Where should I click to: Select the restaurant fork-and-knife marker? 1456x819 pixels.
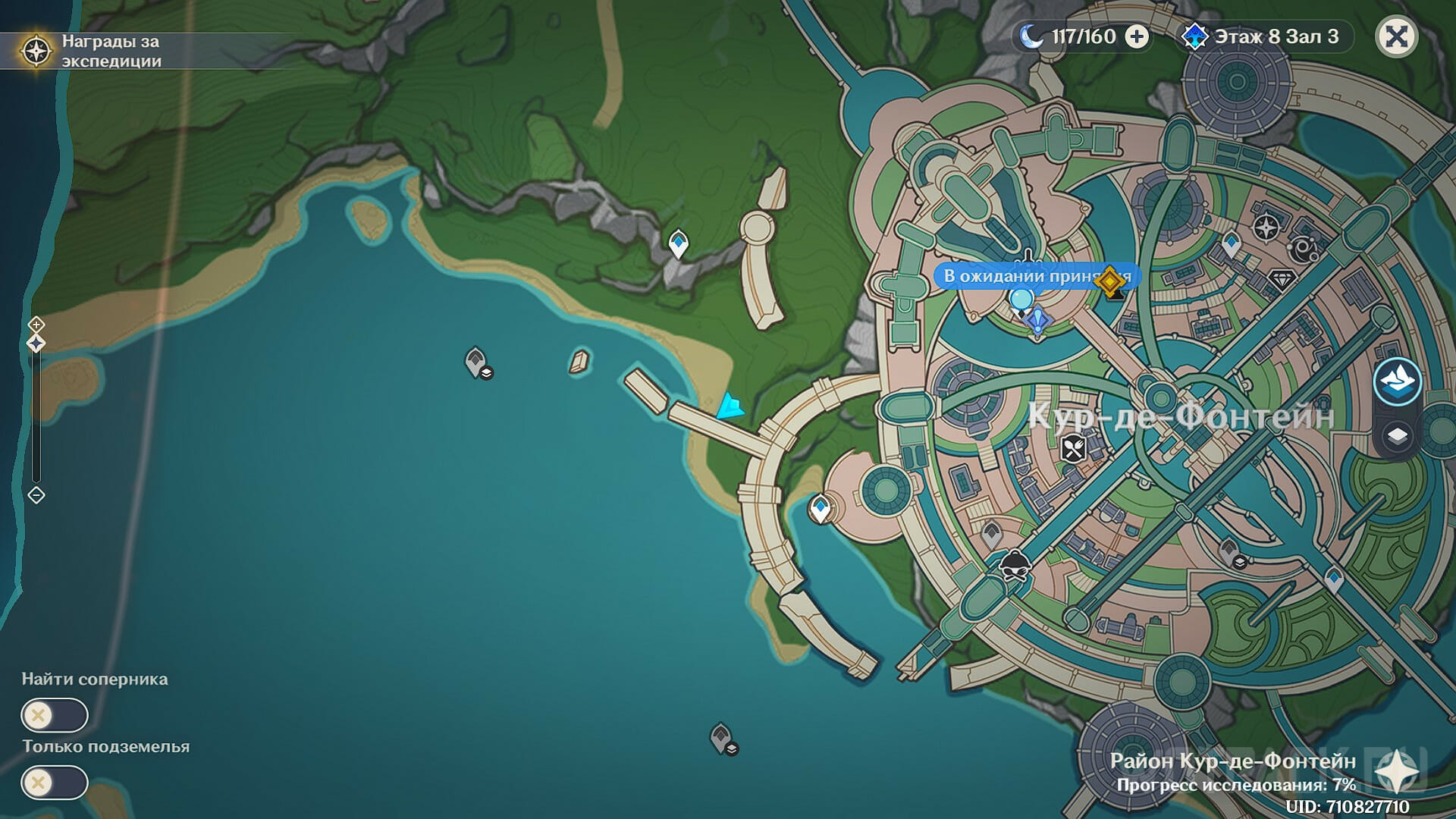coord(1072,449)
